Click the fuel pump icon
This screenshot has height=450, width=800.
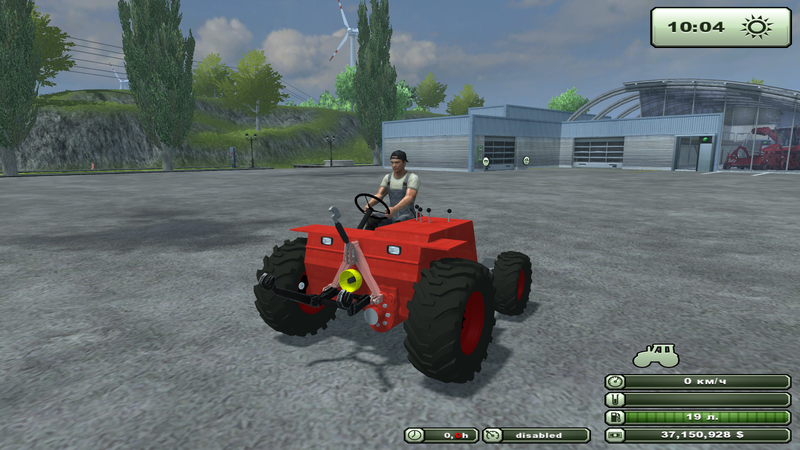[616, 417]
